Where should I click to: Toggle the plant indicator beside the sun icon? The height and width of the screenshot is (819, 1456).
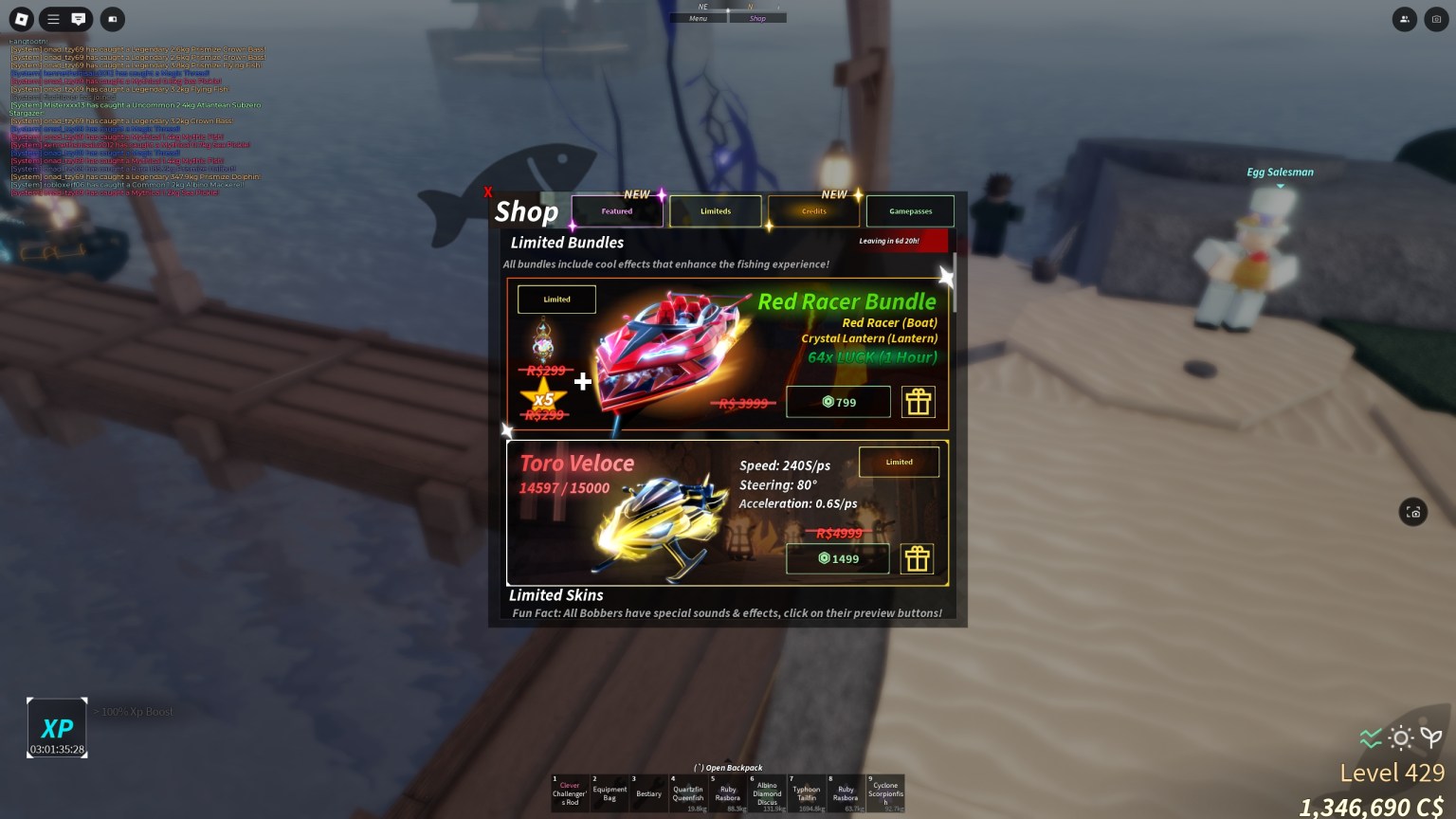coord(1430,737)
